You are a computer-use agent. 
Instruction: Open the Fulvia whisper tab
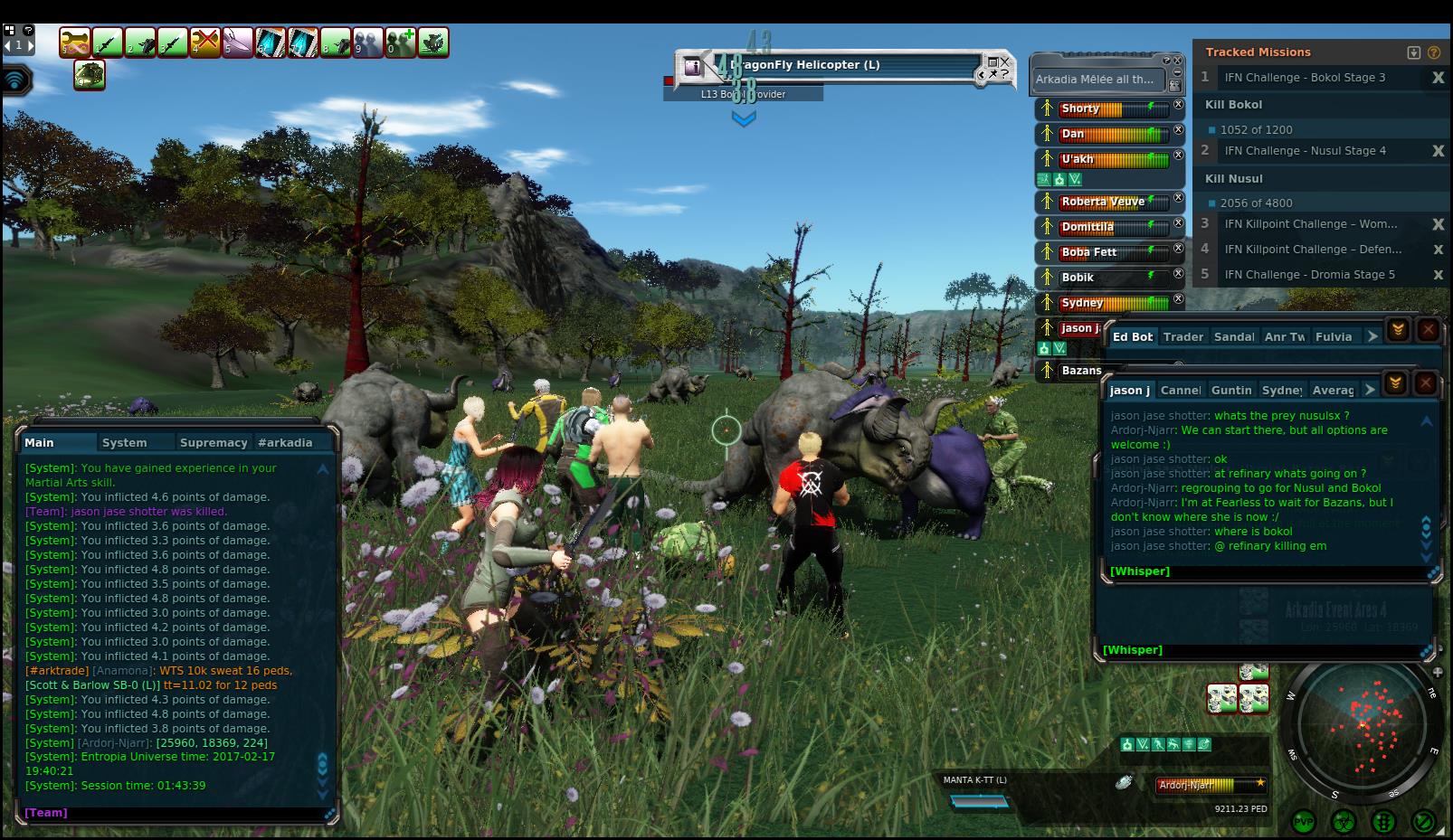(1333, 336)
